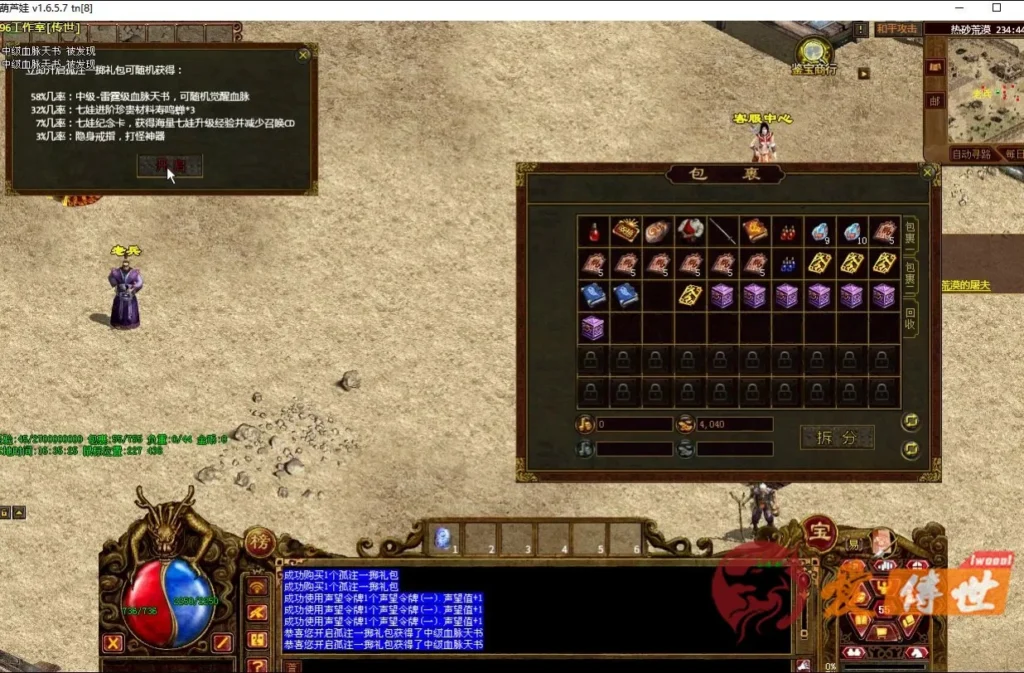Open the 回收 recycle tab
Screen dimensions: 1024x673
click(x=910, y=317)
